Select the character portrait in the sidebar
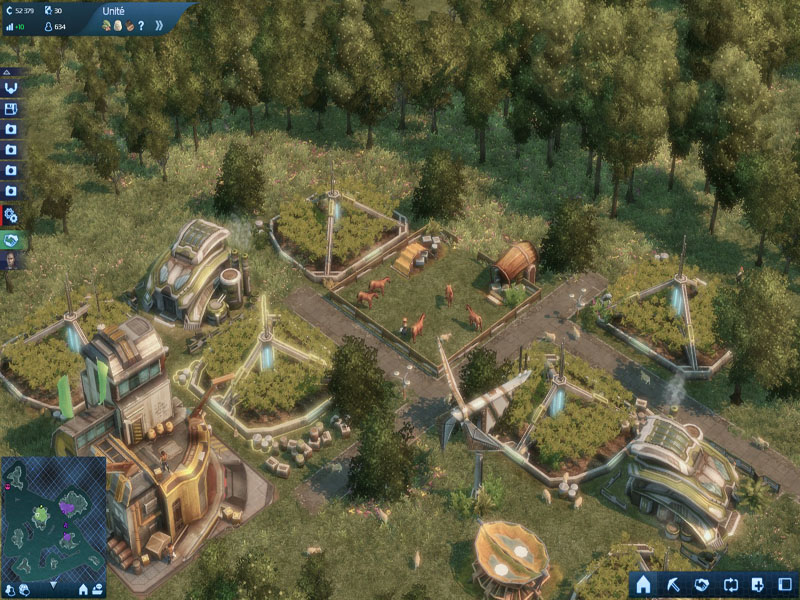Viewport: 800px width, 600px height. pos(10,263)
